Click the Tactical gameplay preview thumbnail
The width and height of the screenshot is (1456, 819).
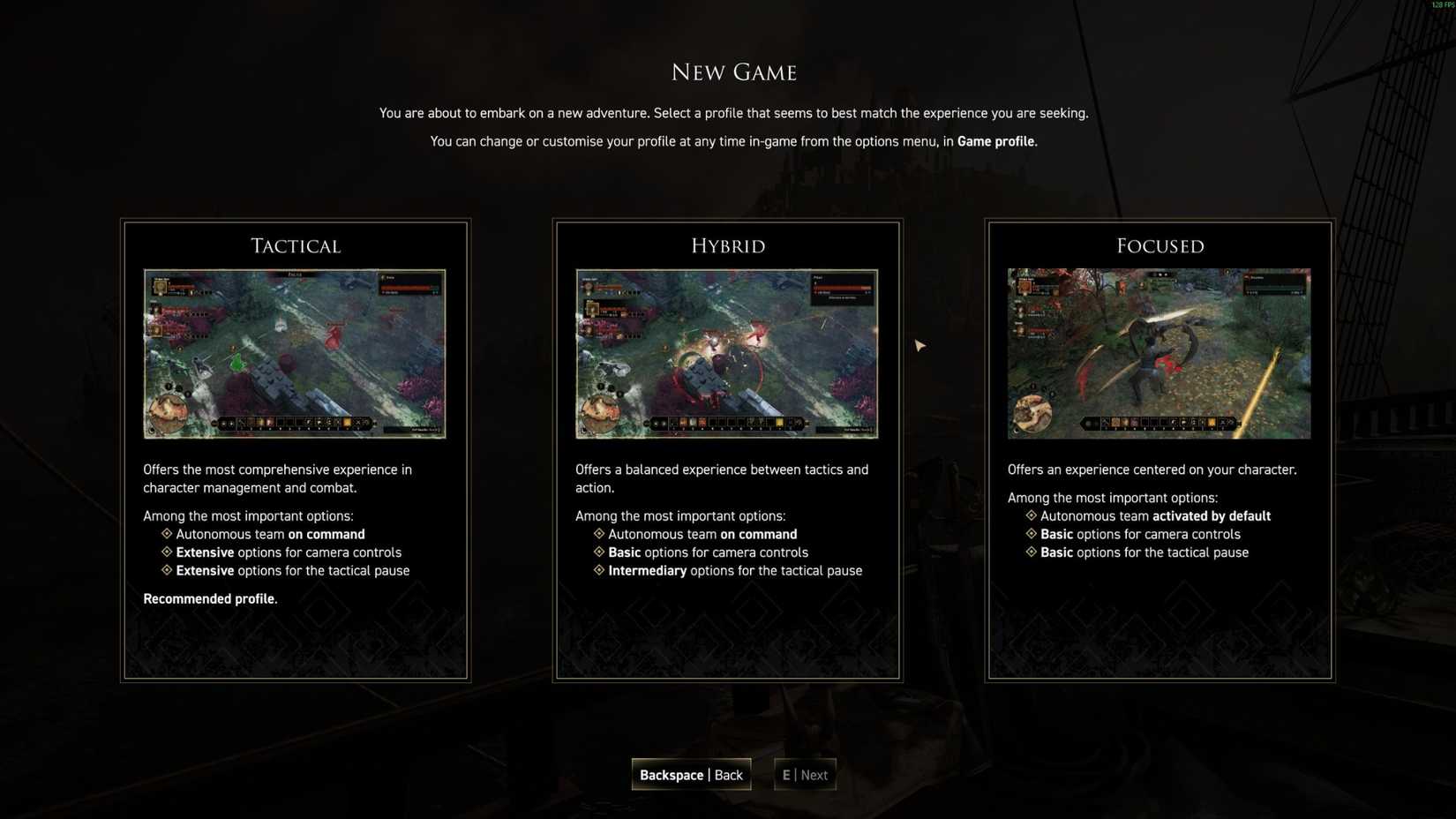pyautogui.click(x=296, y=353)
